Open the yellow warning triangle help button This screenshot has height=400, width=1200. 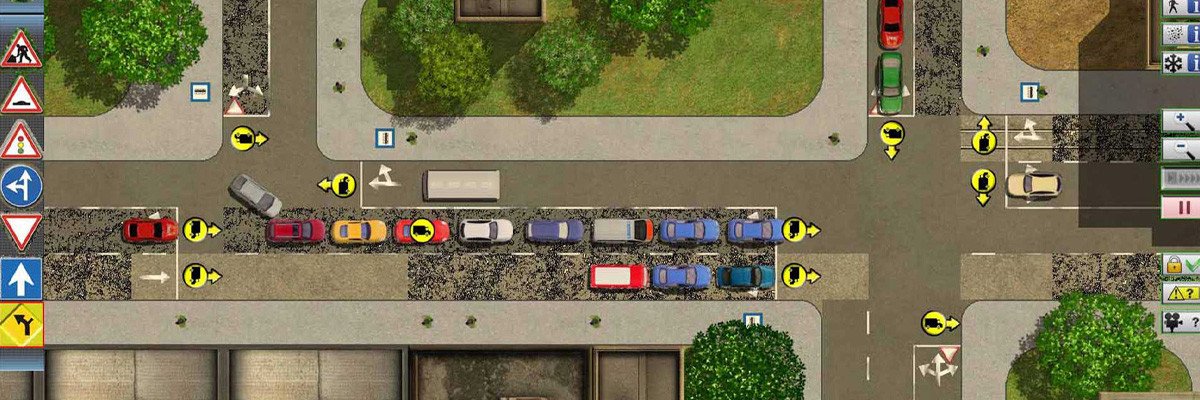(1180, 293)
